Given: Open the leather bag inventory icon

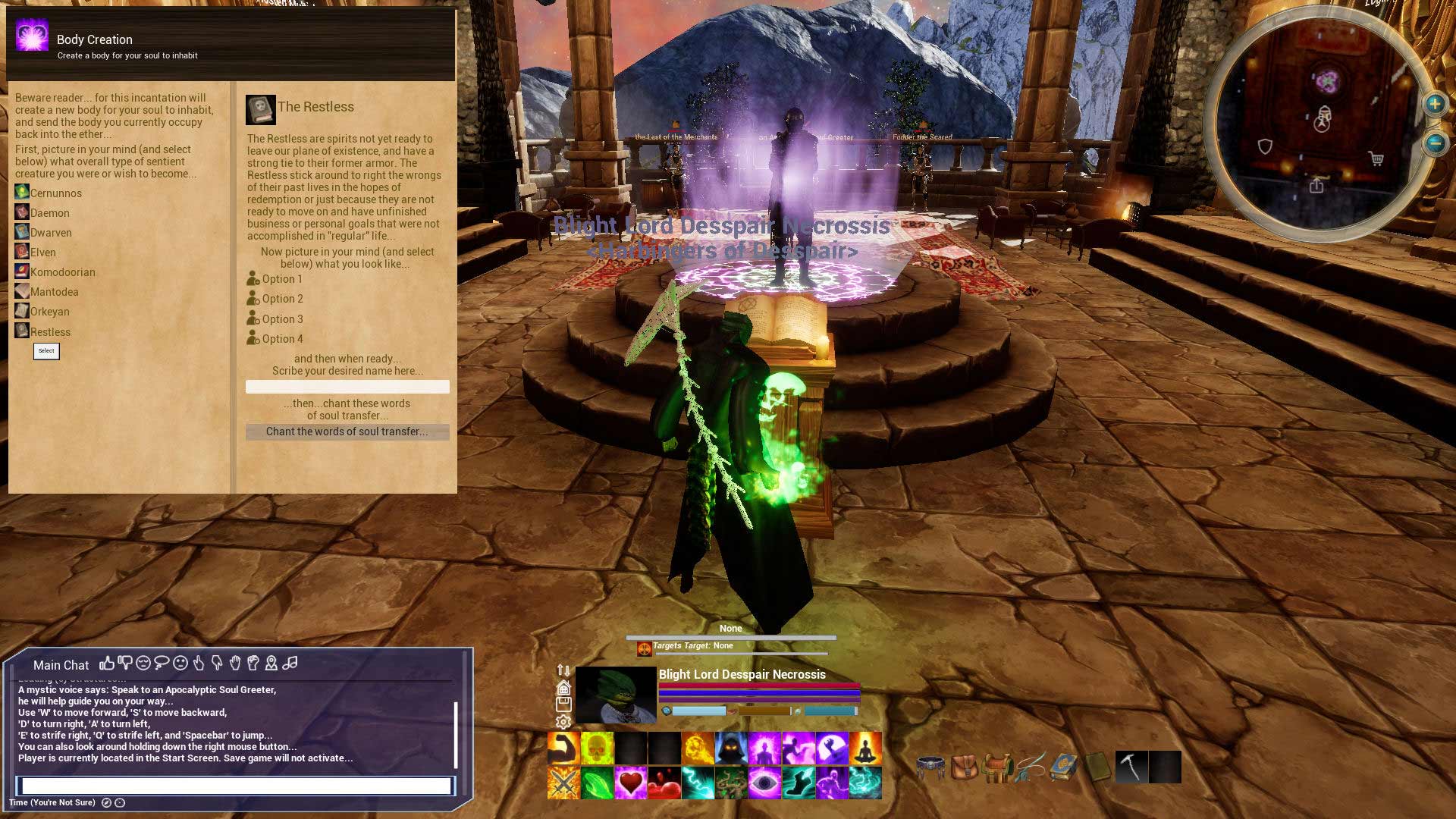Looking at the screenshot, I should (964, 767).
